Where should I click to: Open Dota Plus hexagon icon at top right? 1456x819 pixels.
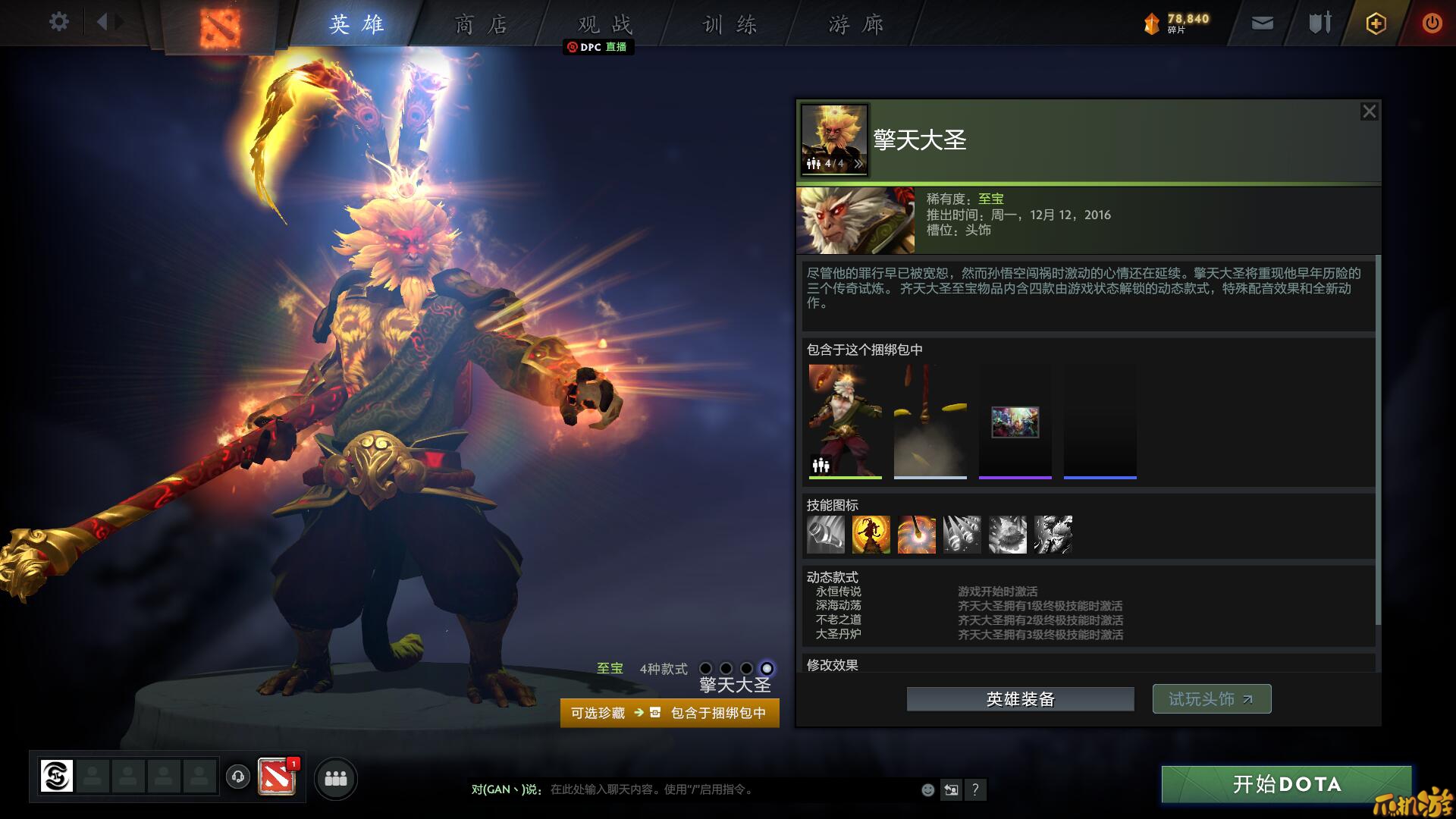1375,23
